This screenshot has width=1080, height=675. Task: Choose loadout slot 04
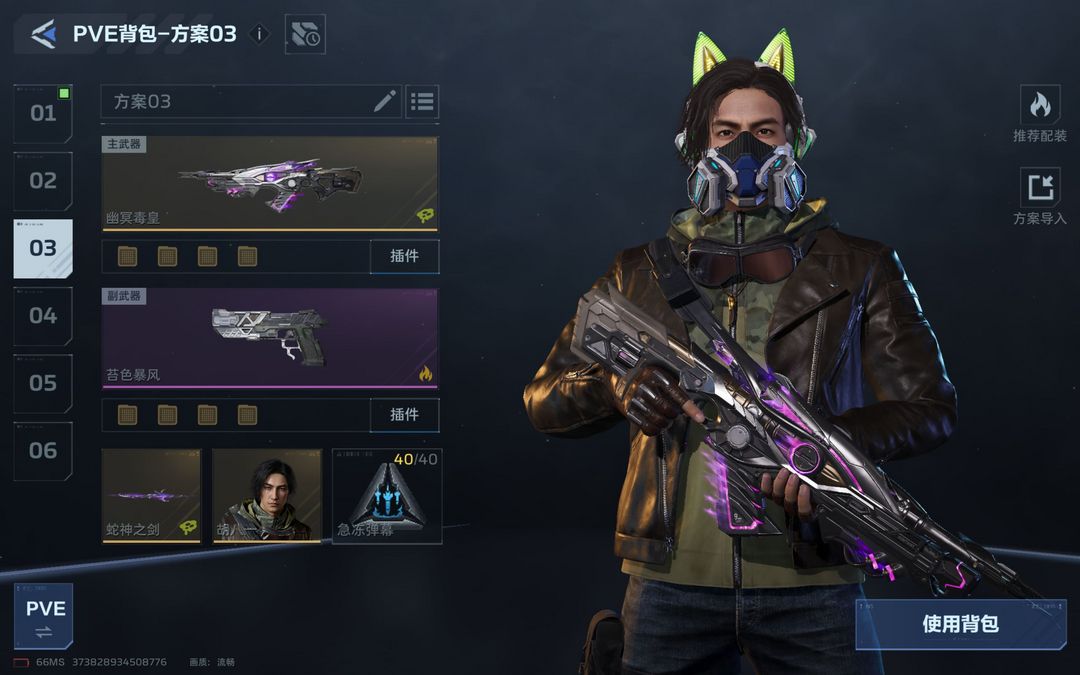coord(43,316)
